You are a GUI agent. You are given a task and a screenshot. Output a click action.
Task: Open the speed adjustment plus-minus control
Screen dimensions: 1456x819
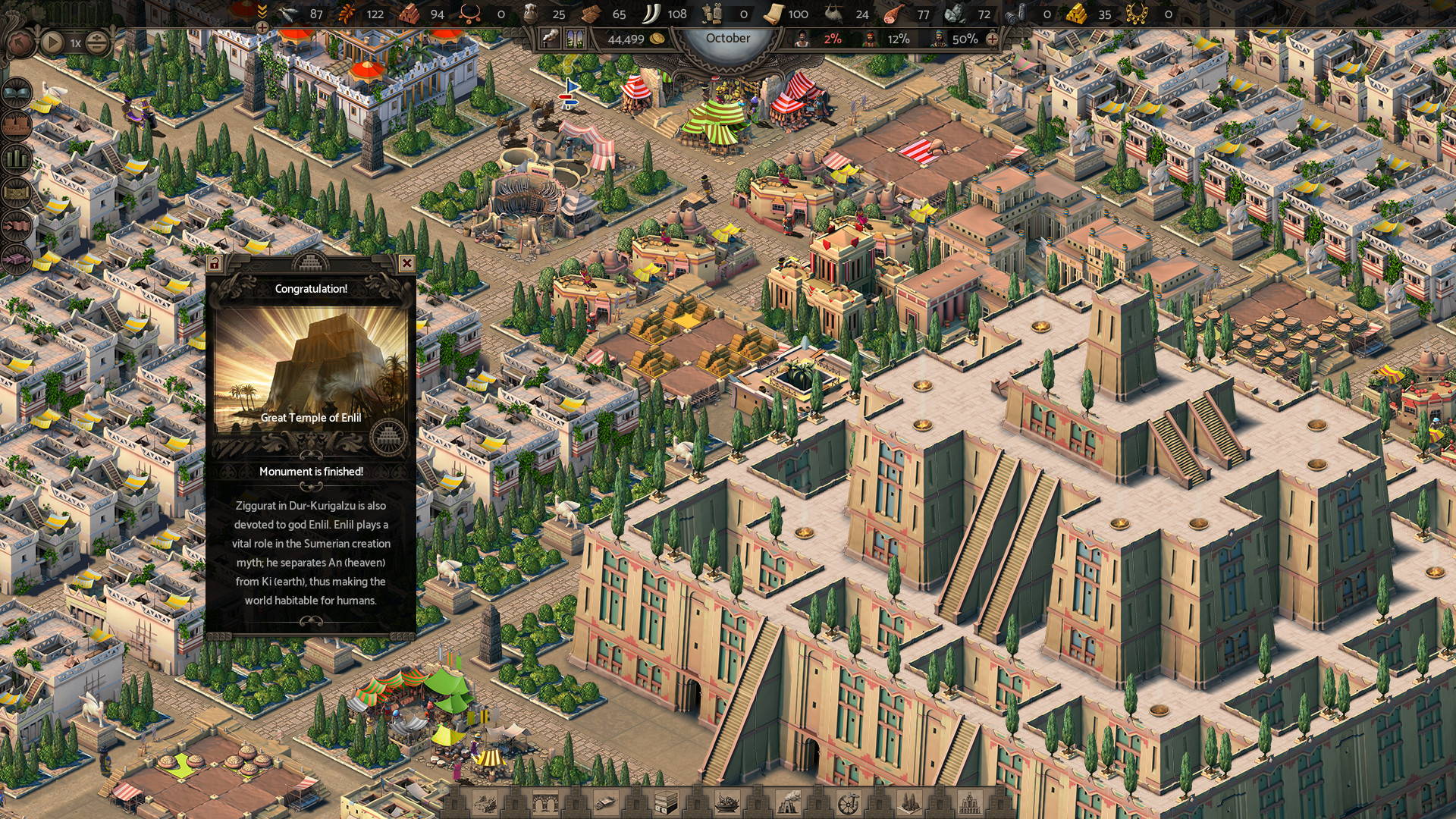coord(96,43)
